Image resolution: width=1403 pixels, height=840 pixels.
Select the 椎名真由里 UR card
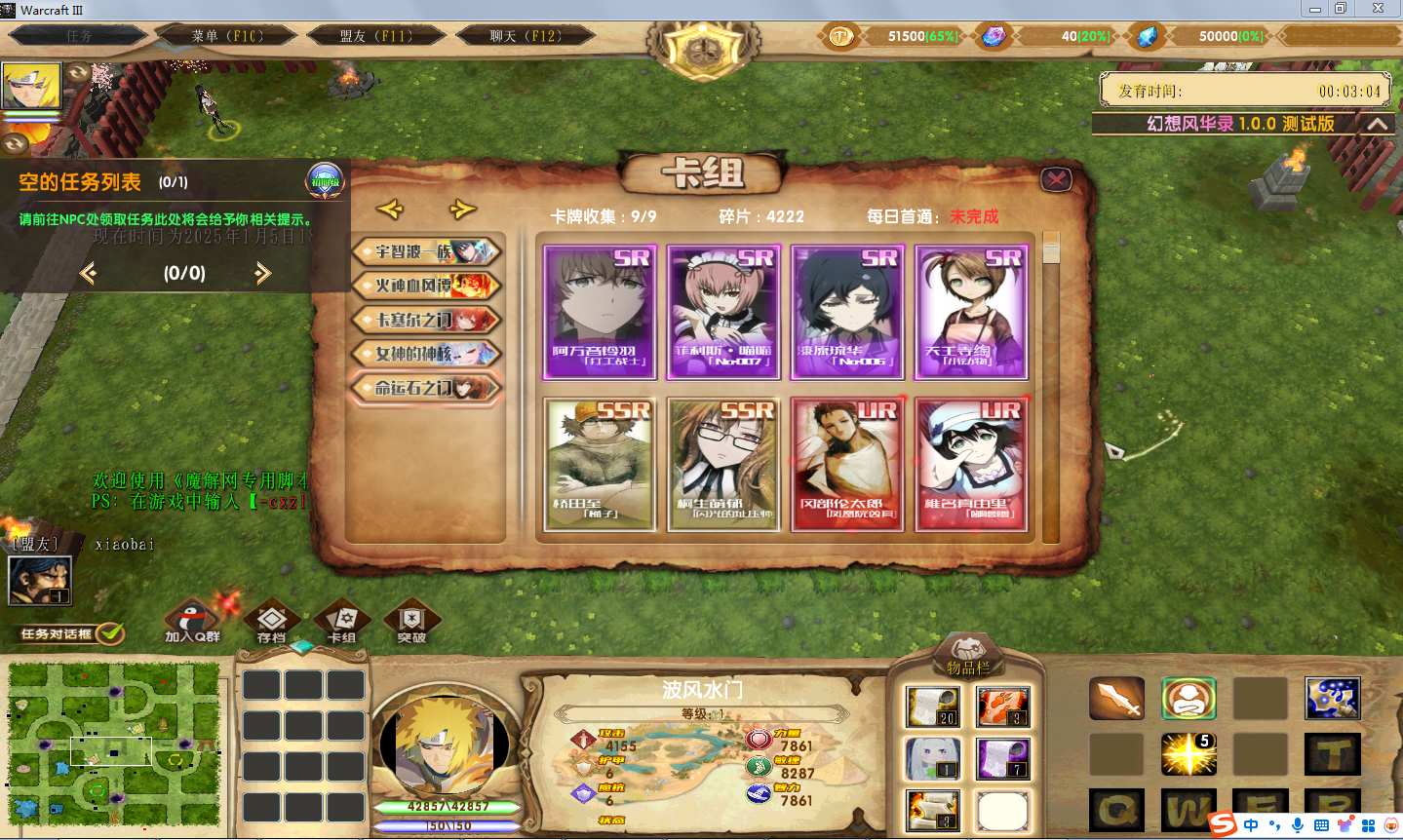pos(971,464)
